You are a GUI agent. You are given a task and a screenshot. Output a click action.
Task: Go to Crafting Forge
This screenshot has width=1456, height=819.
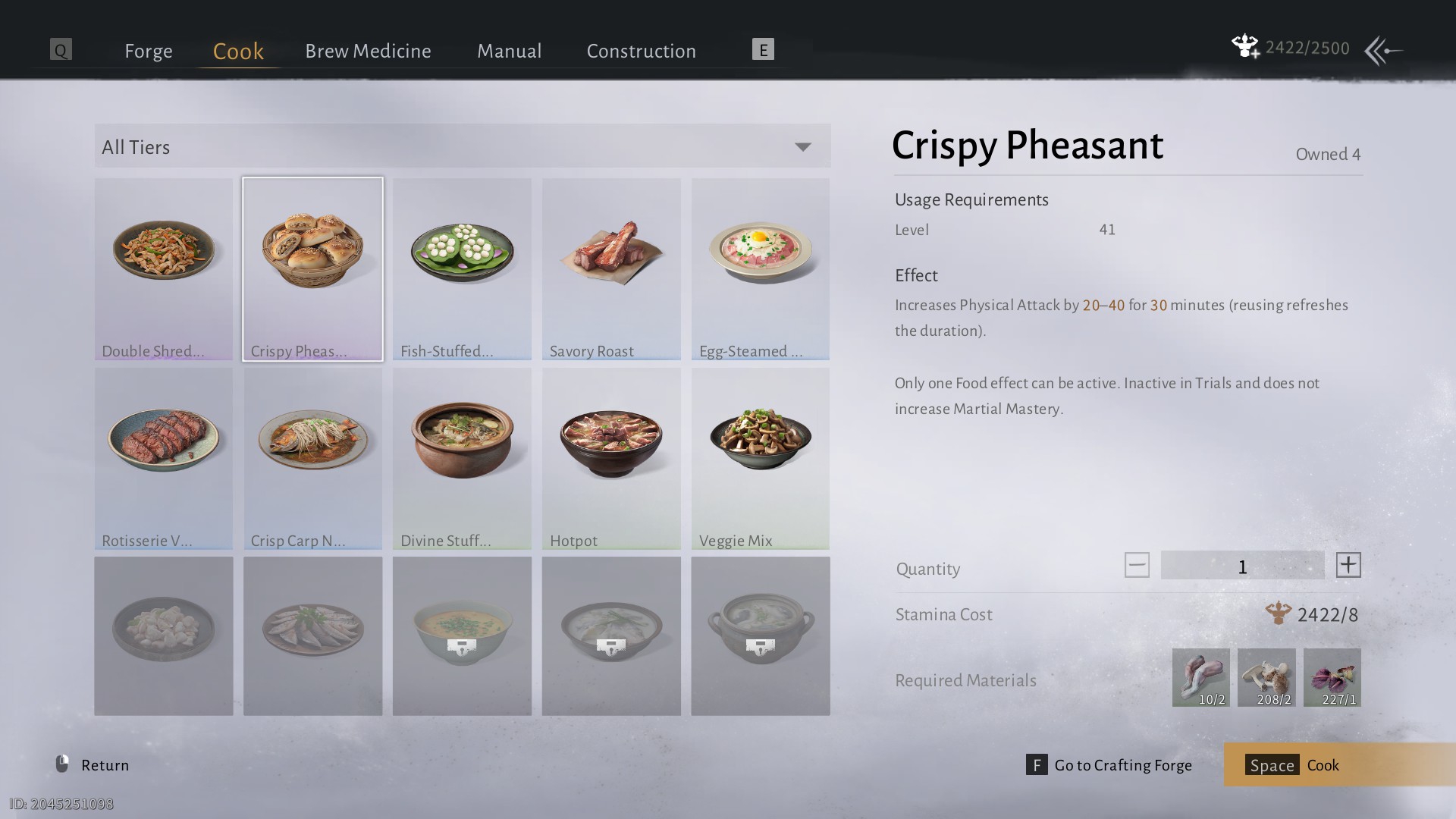coord(1109,764)
